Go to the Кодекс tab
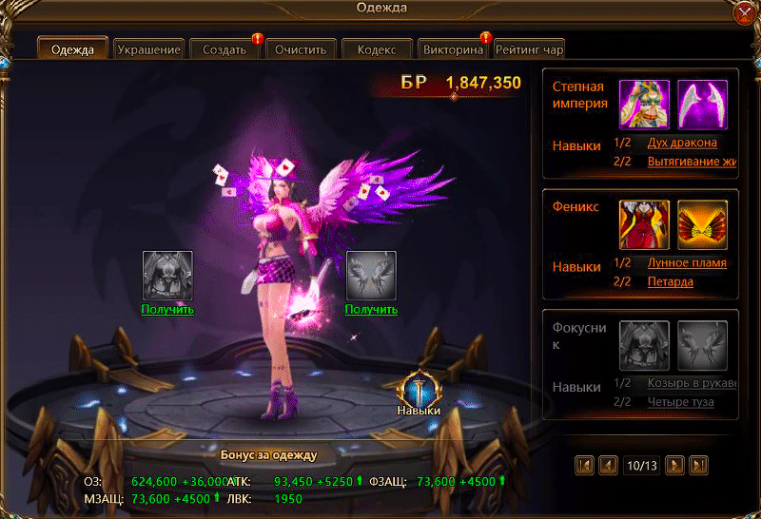This screenshot has width=761, height=519. pos(376,49)
